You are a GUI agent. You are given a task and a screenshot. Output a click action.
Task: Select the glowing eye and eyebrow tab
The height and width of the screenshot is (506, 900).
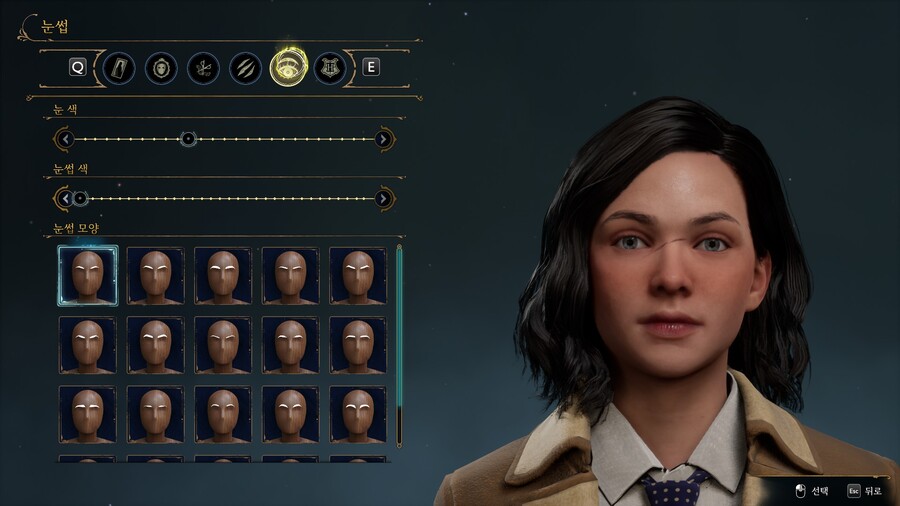point(287,68)
